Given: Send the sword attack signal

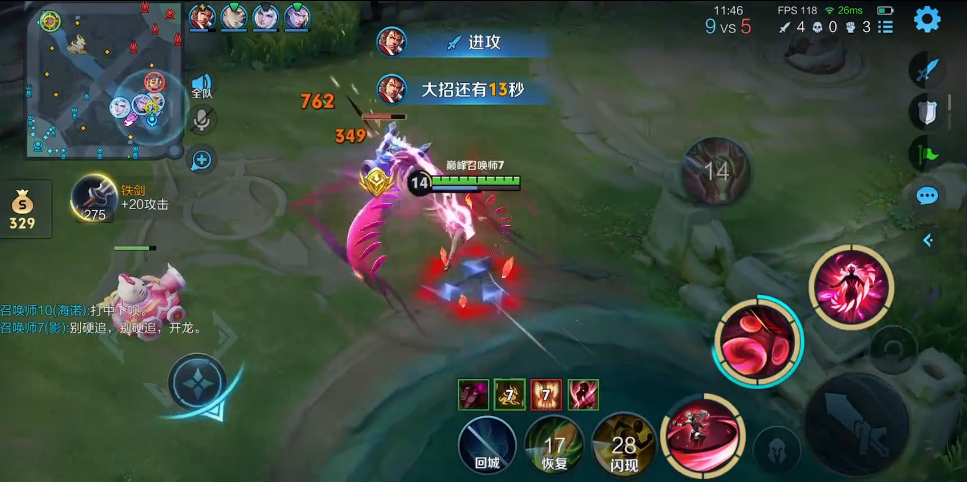Looking at the screenshot, I should point(927,71).
